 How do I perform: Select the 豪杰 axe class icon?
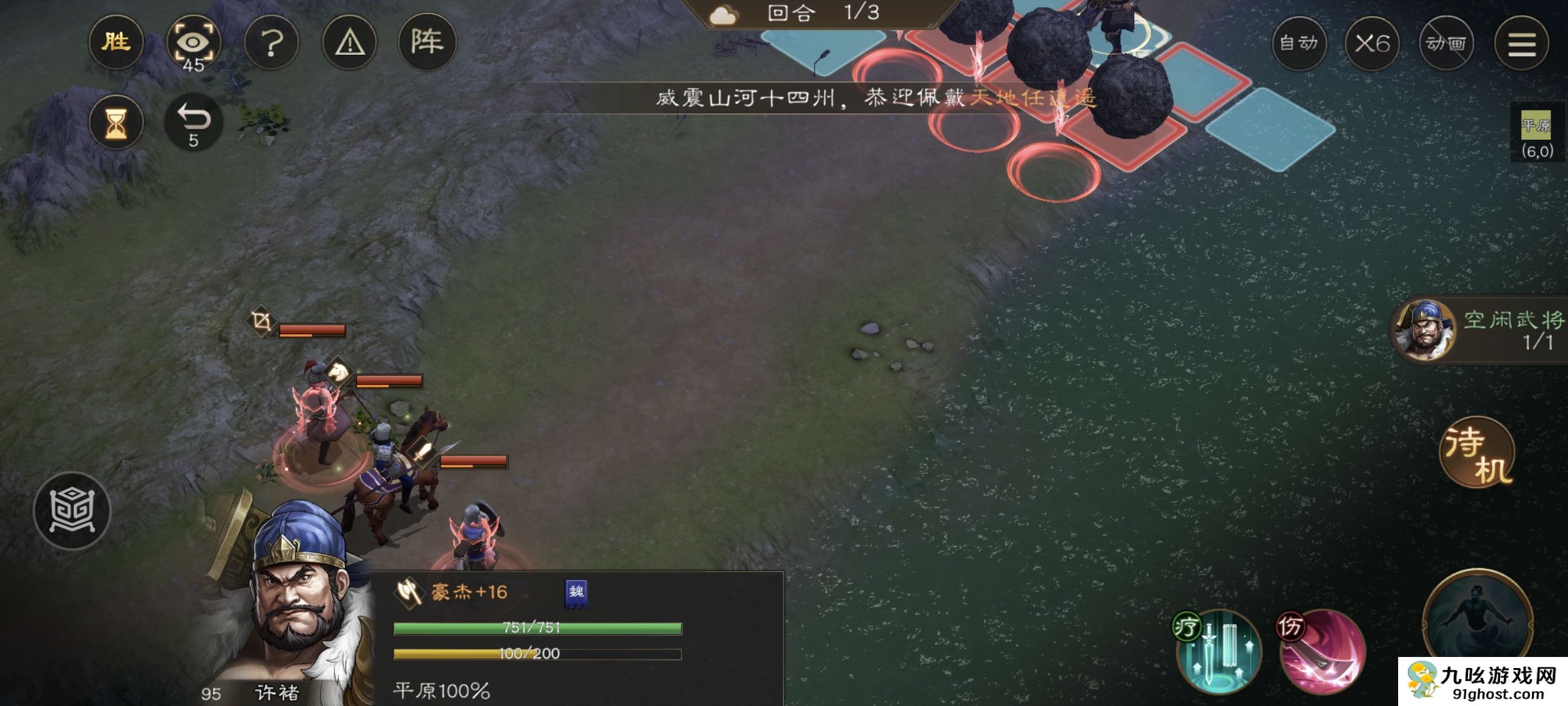pyautogui.click(x=409, y=592)
